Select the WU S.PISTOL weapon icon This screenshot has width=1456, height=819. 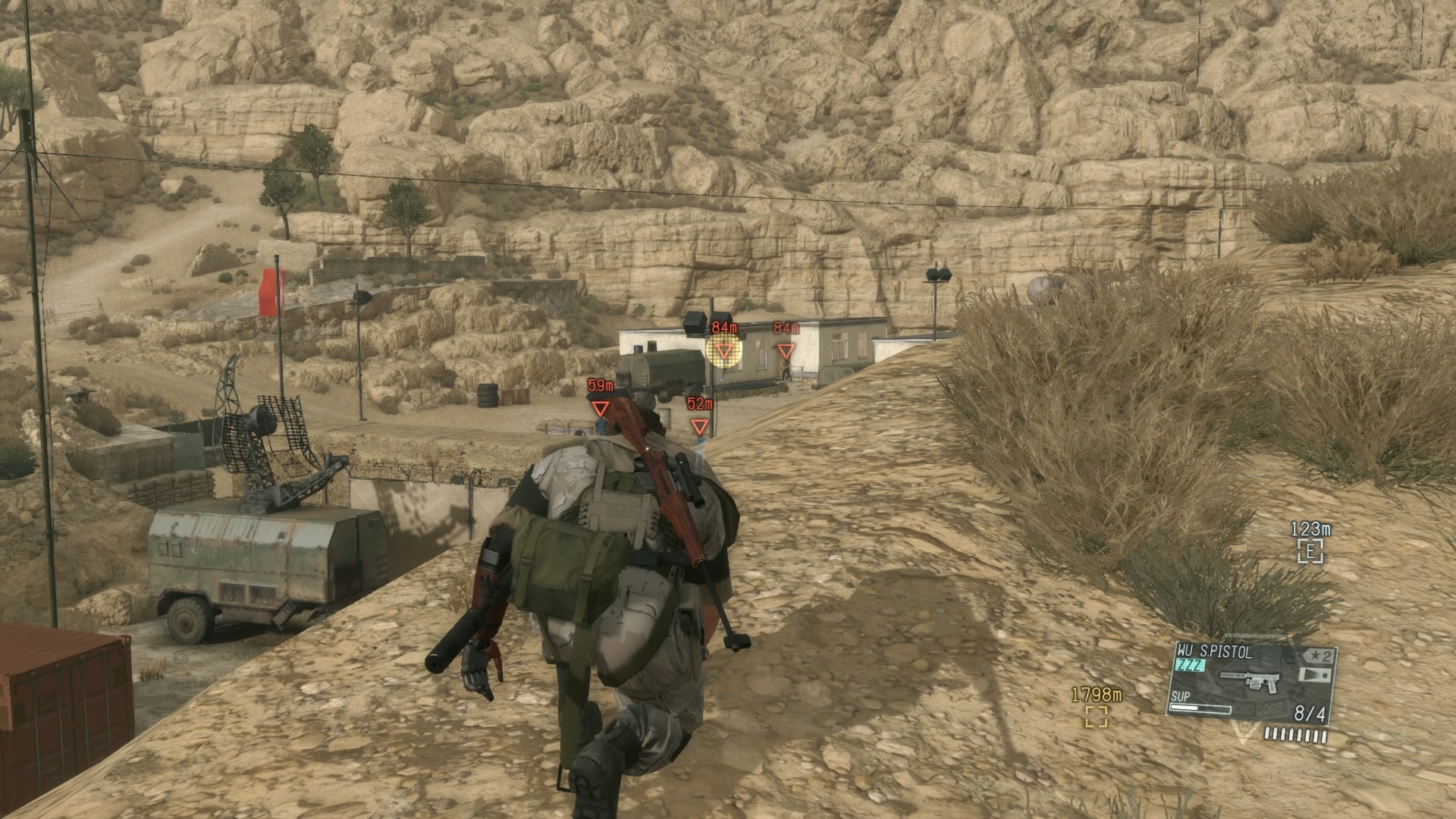1250,681
